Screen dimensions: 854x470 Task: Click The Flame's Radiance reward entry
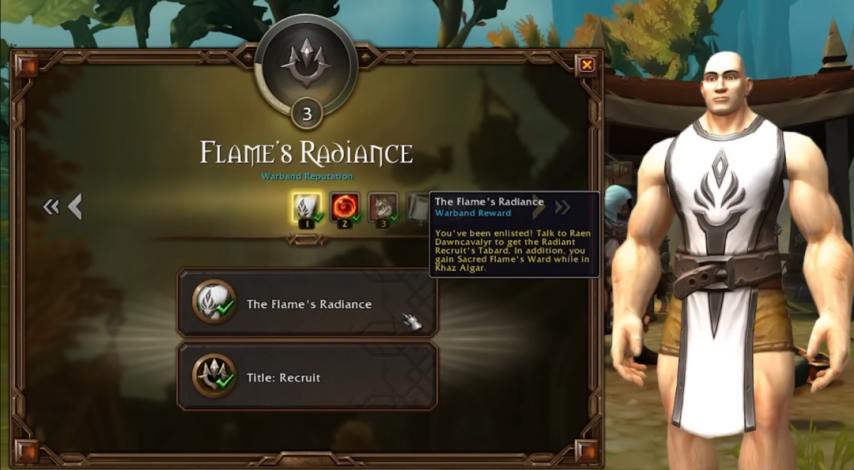pos(307,304)
